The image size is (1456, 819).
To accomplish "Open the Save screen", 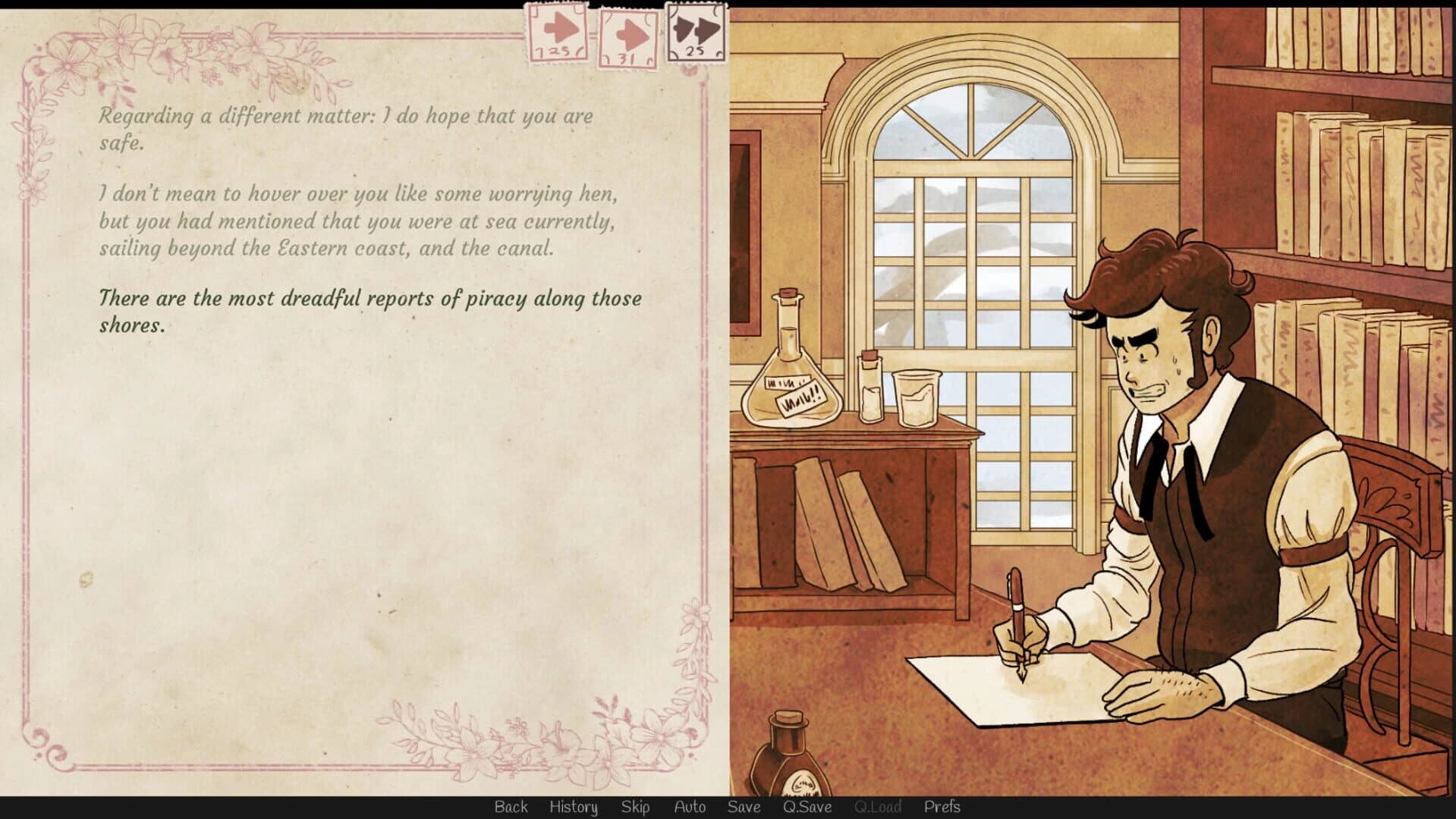I will coord(744,808).
